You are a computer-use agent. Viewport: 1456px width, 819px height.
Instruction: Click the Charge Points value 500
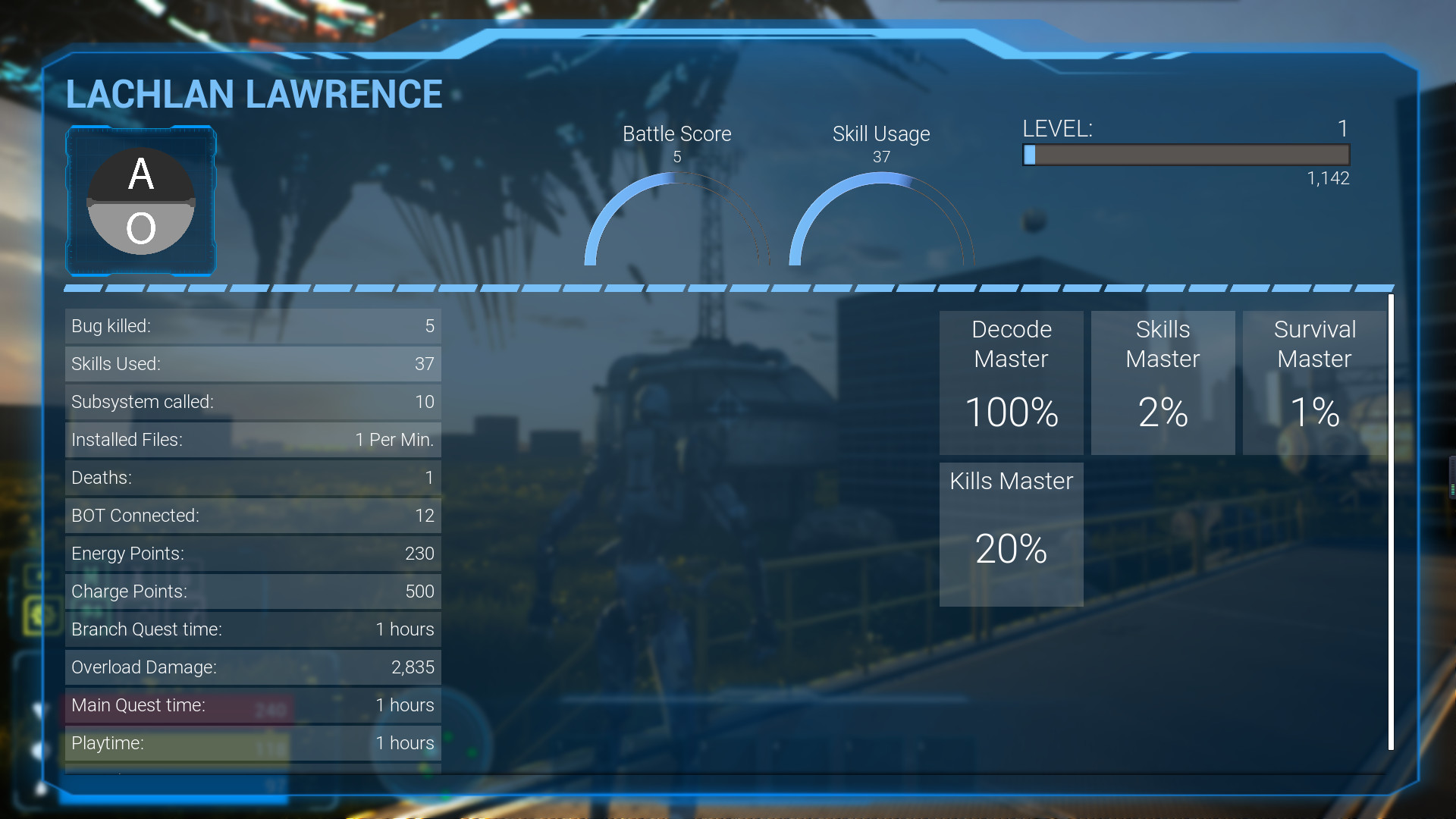(419, 591)
